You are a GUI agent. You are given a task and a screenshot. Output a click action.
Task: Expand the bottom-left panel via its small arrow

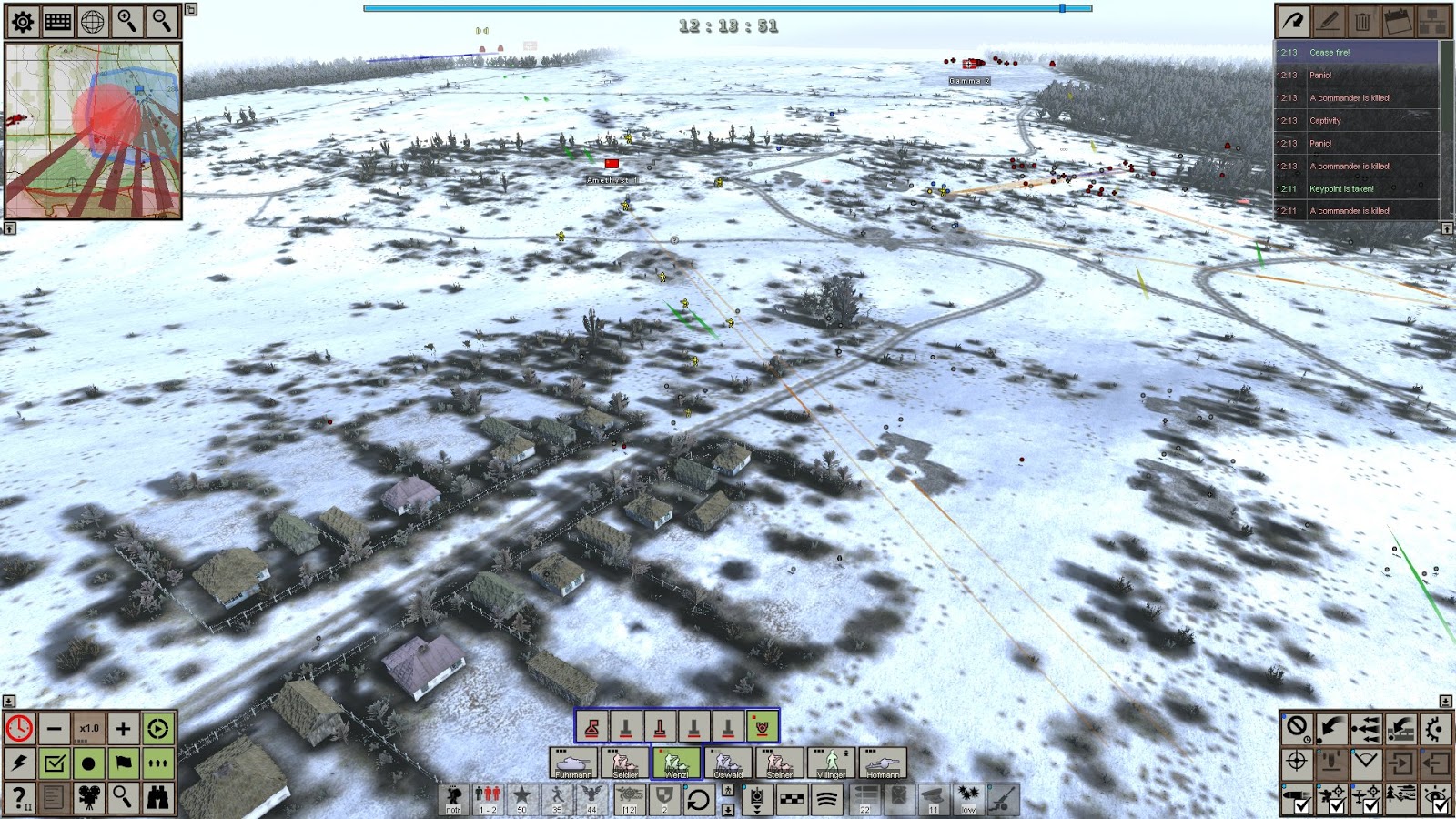point(9,703)
